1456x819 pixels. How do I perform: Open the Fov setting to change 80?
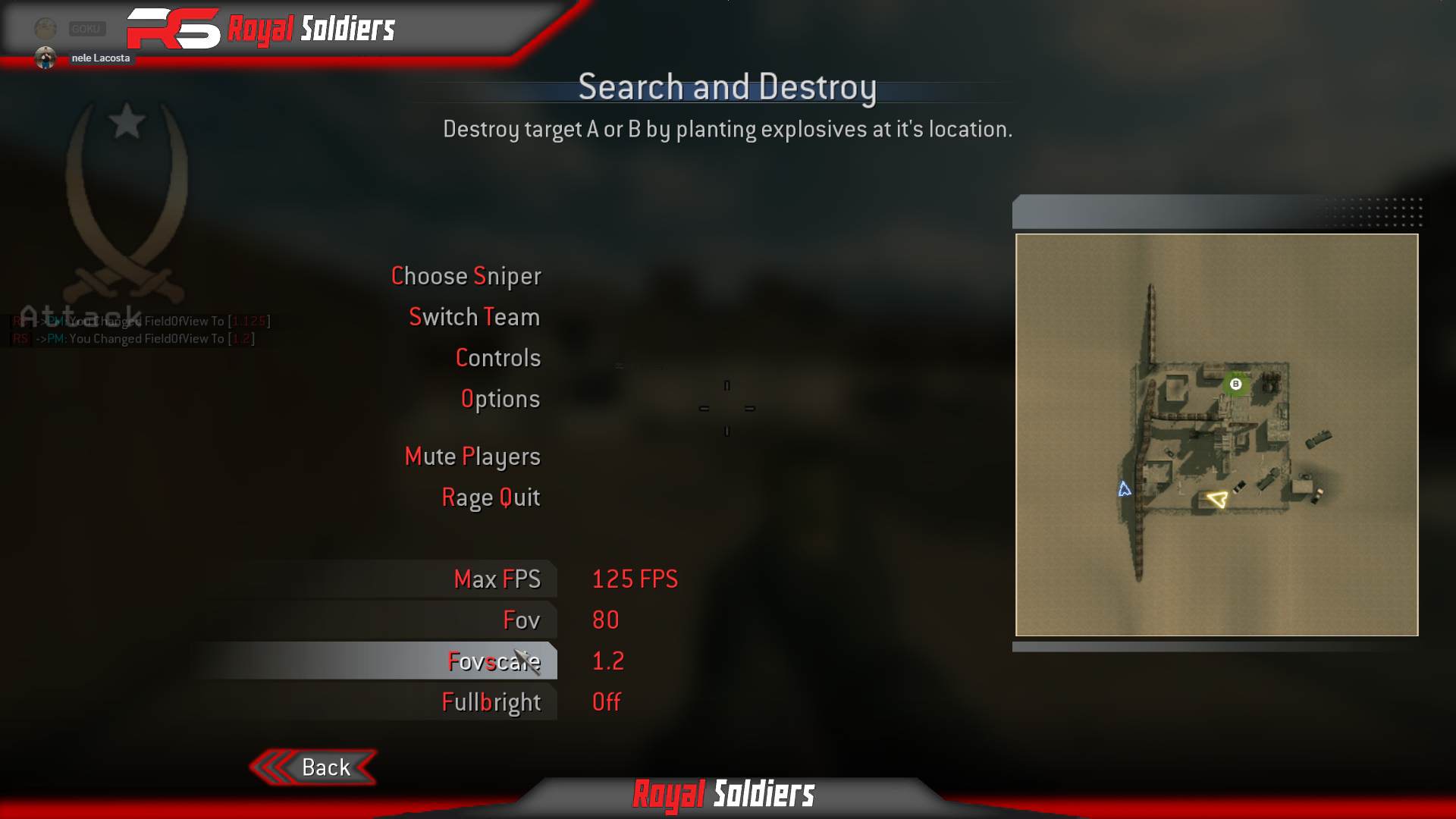coord(523,620)
